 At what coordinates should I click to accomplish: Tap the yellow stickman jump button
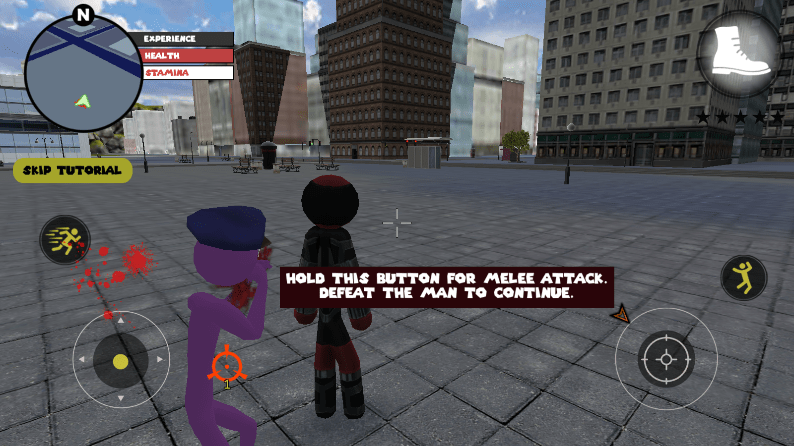(744, 277)
